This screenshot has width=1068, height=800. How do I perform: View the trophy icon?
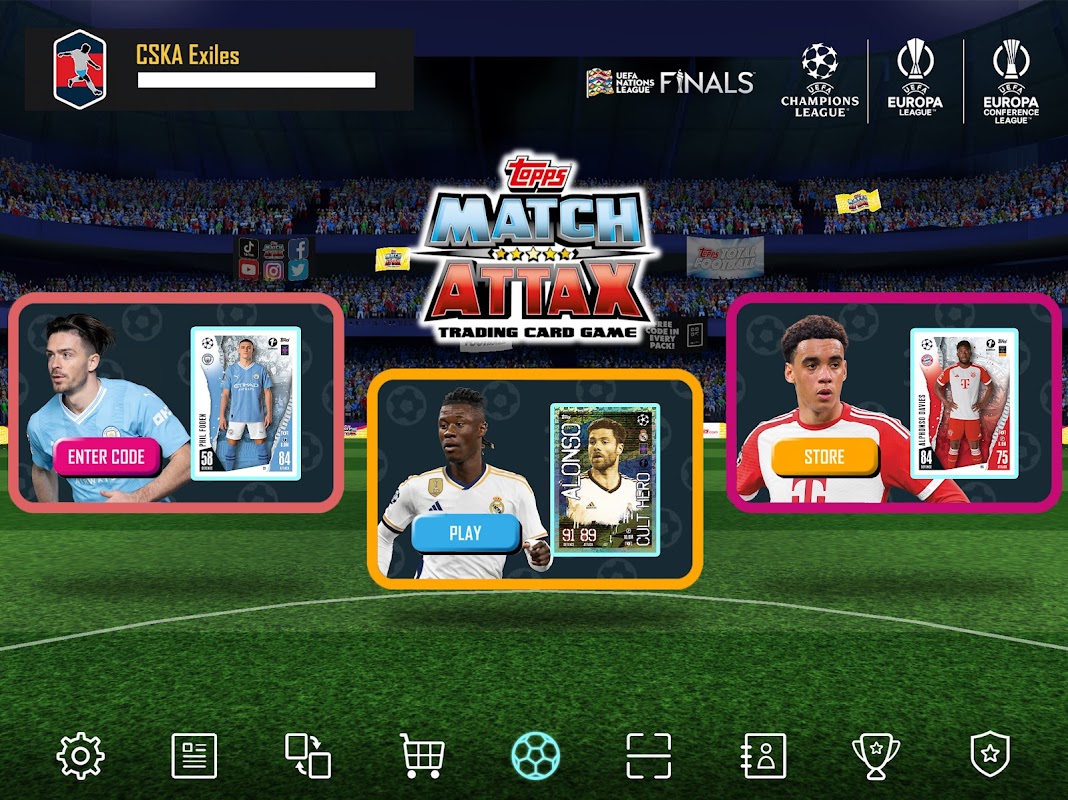(x=876, y=756)
